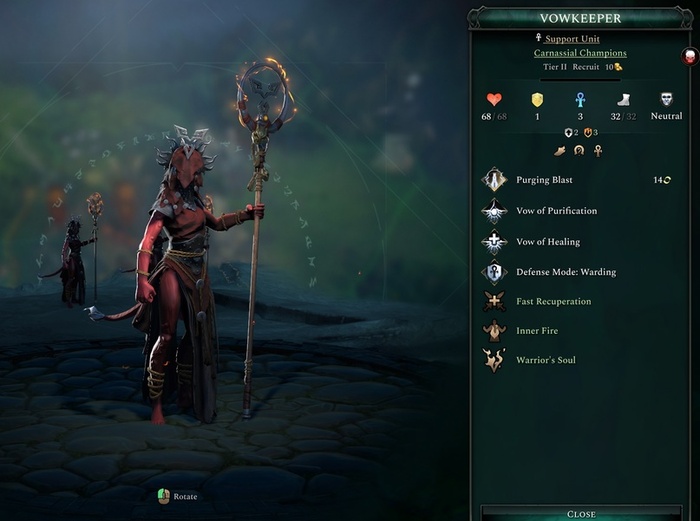700x521 pixels.
Task: Select the Fast Recuperation passive
Action: 553,301
